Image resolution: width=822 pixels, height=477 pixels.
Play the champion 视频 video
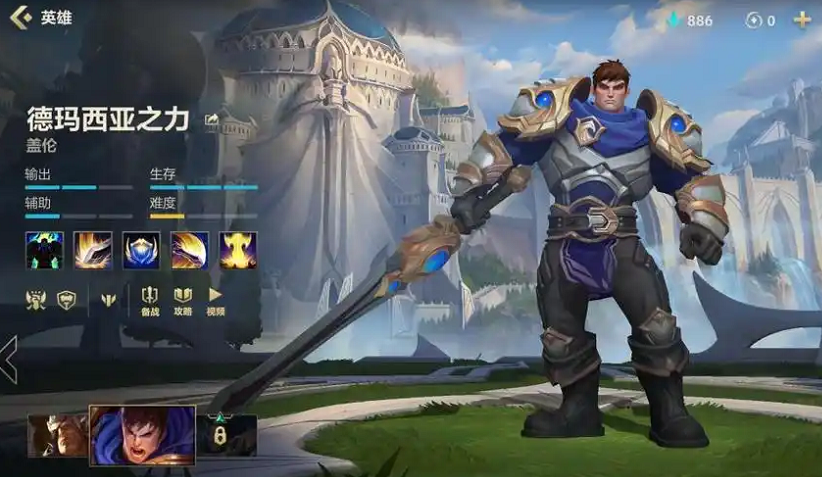click(x=215, y=299)
